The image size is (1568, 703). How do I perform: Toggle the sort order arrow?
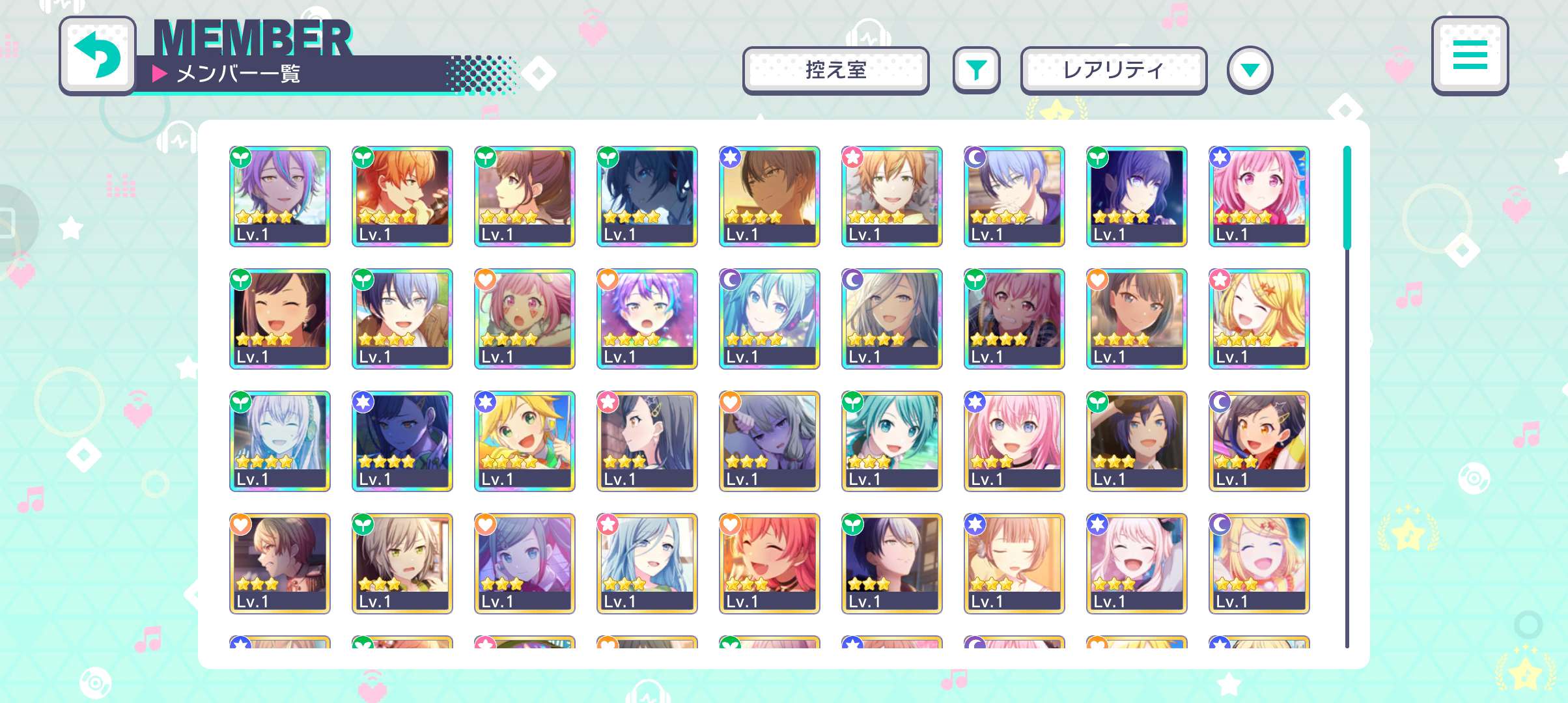tap(1249, 70)
